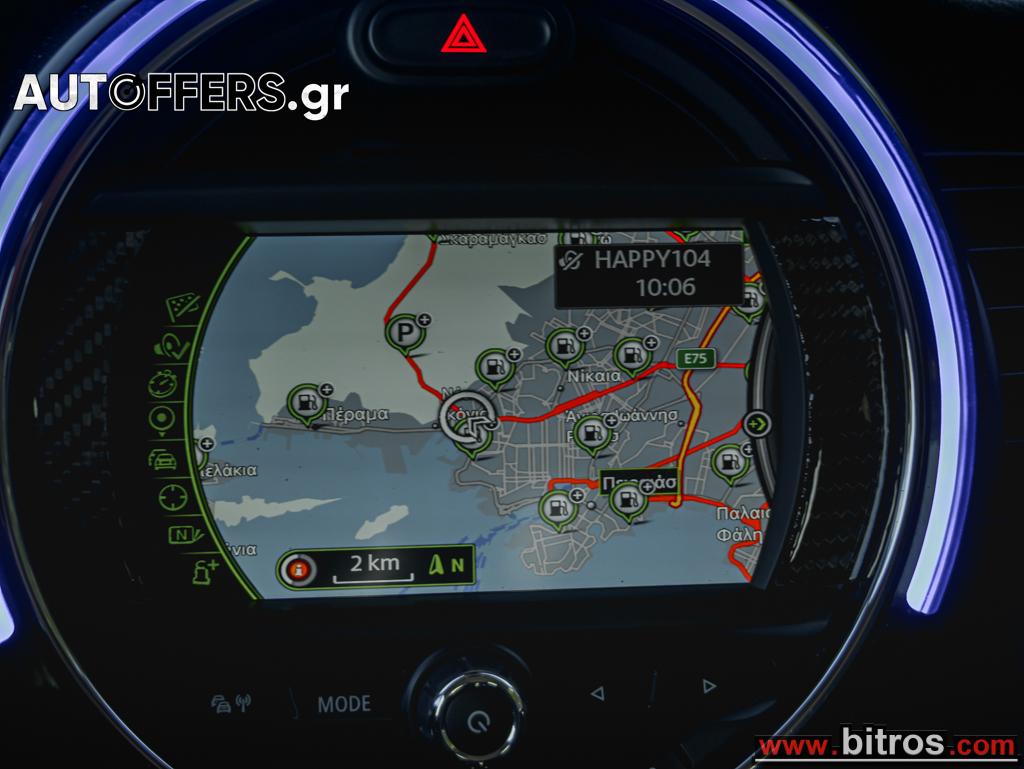Select the route guidance checkmark icon
1024x769 pixels.
(172, 343)
